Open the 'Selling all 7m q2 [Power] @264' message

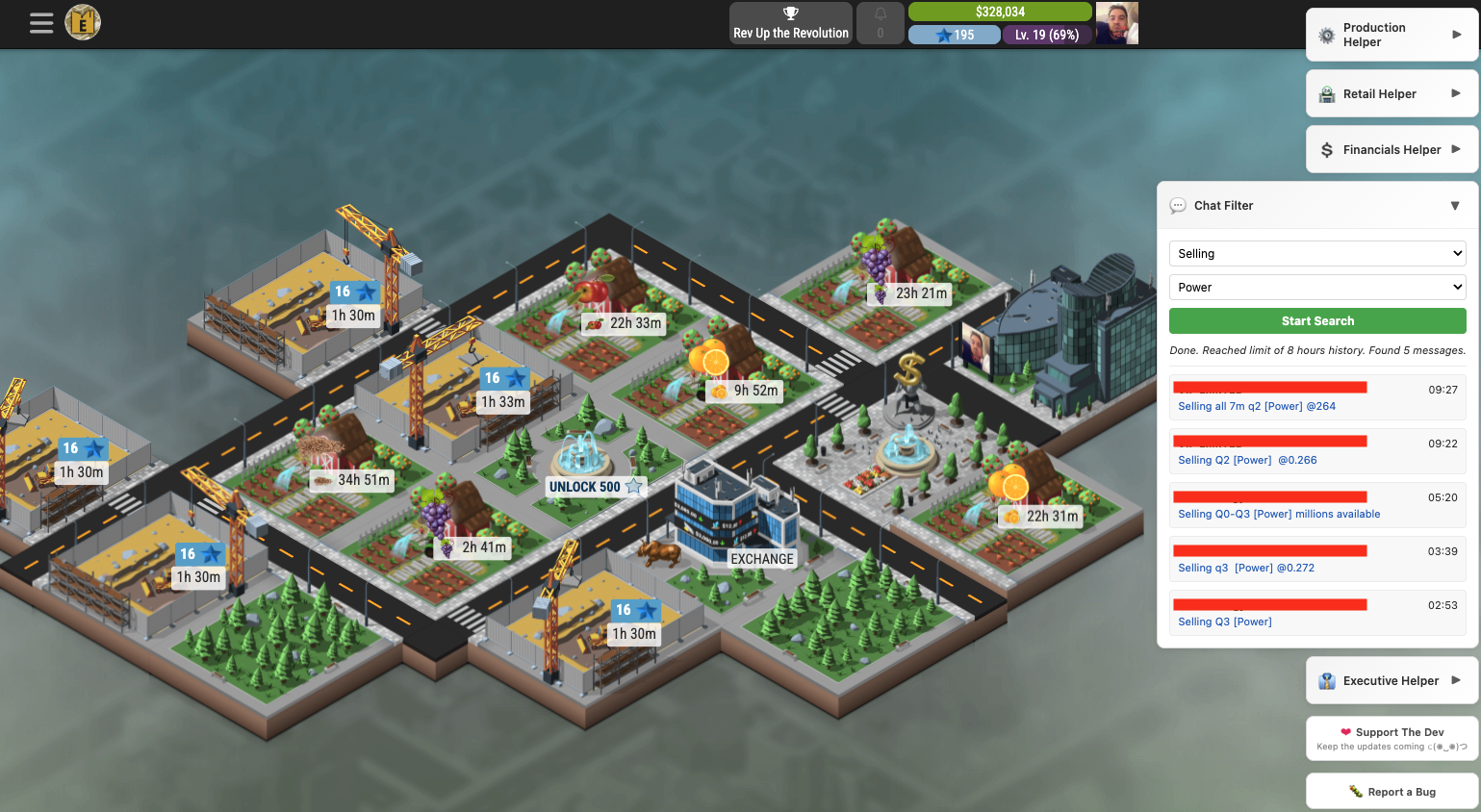pyautogui.click(x=1257, y=407)
